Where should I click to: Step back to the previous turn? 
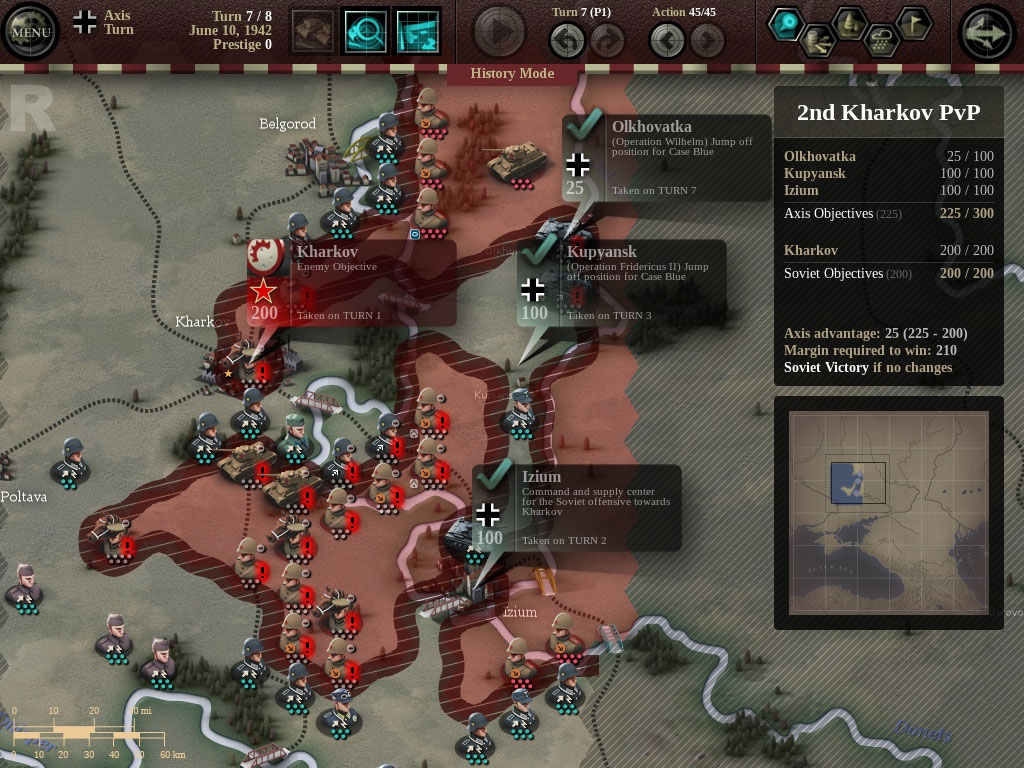point(567,41)
